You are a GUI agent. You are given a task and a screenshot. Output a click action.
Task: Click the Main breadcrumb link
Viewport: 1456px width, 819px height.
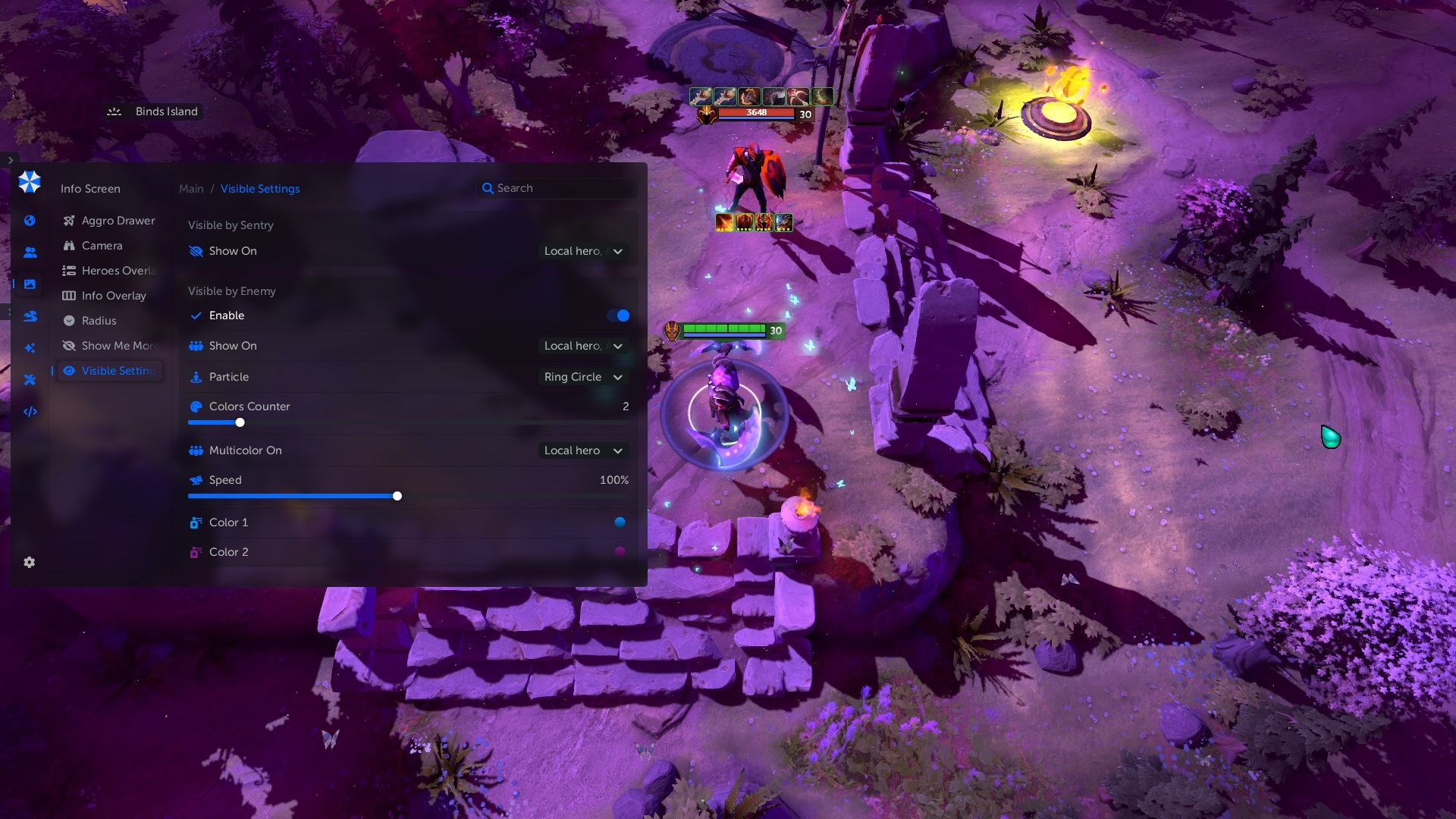(x=191, y=189)
